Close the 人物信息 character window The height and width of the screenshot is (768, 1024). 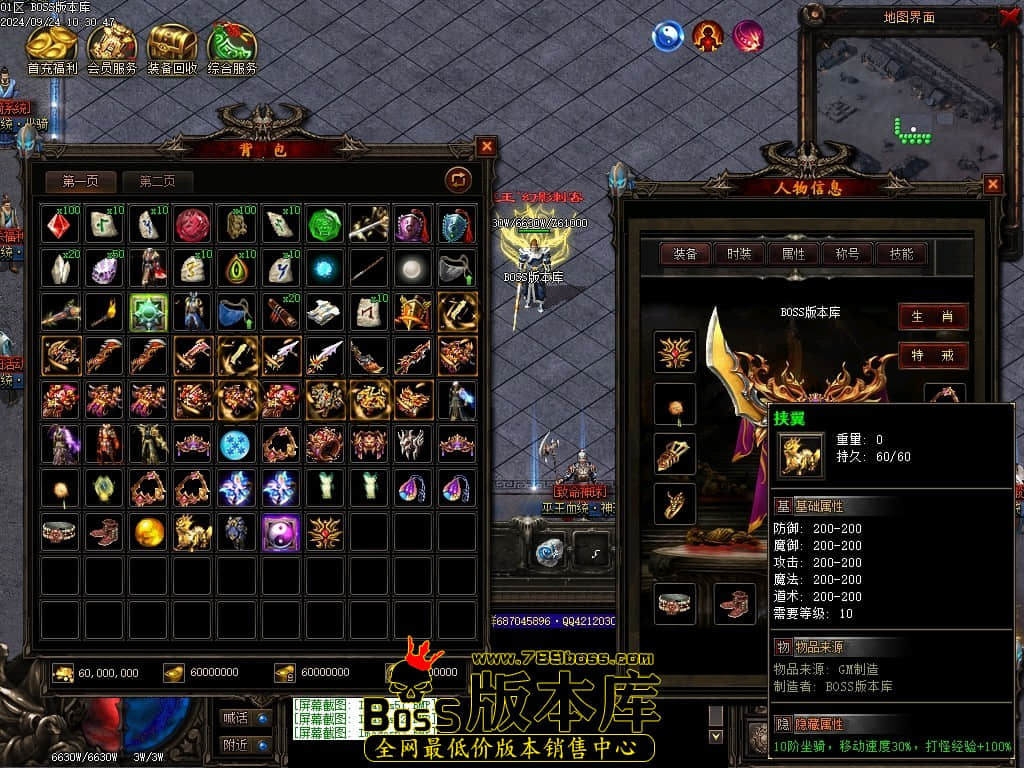992,184
